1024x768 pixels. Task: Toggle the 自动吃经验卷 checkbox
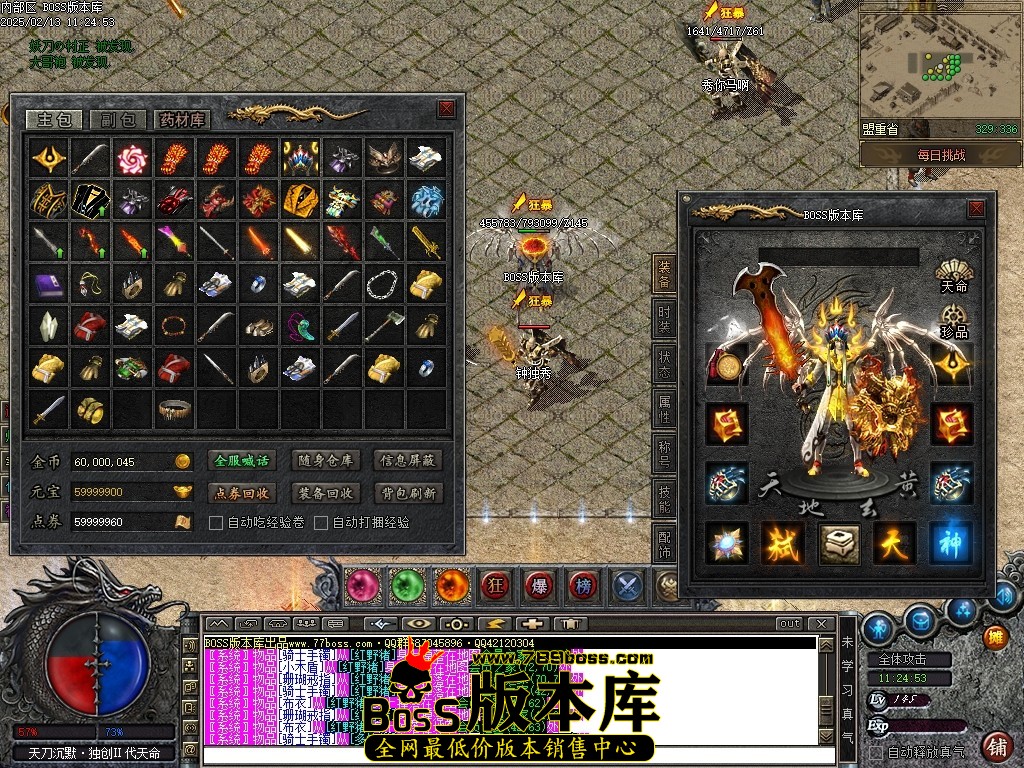[x=215, y=522]
